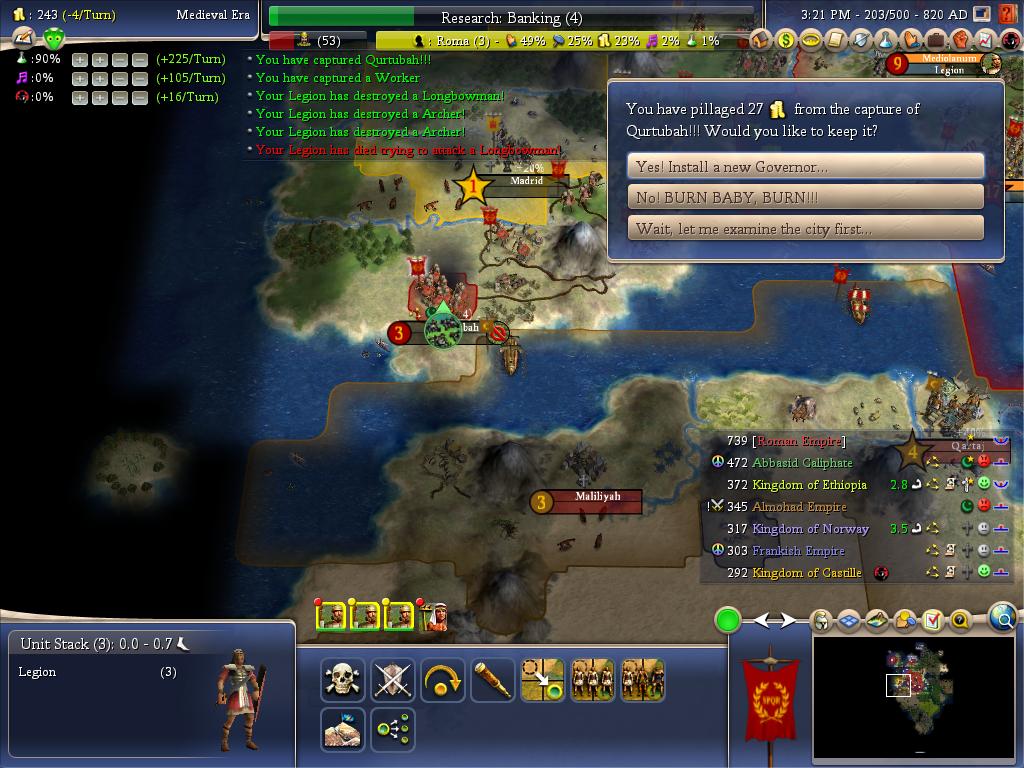Choose "Yes! Install a new Governor..."
Viewport: 1024px width, 768px height.
[x=805, y=167]
